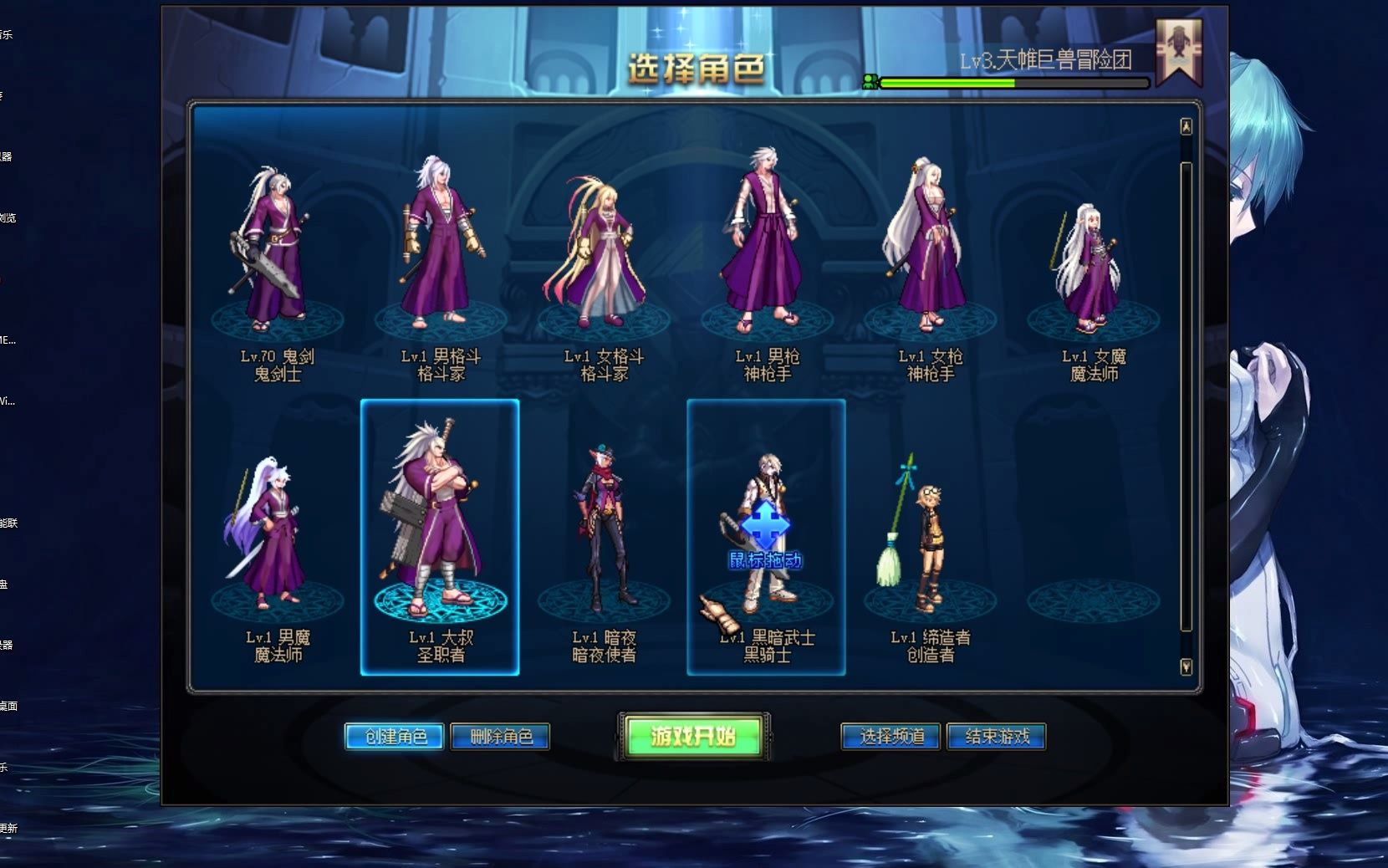The height and width of the screenshot is (868, 1388).
Task: Open the 选择频道 channel selection
Action: 890,737
